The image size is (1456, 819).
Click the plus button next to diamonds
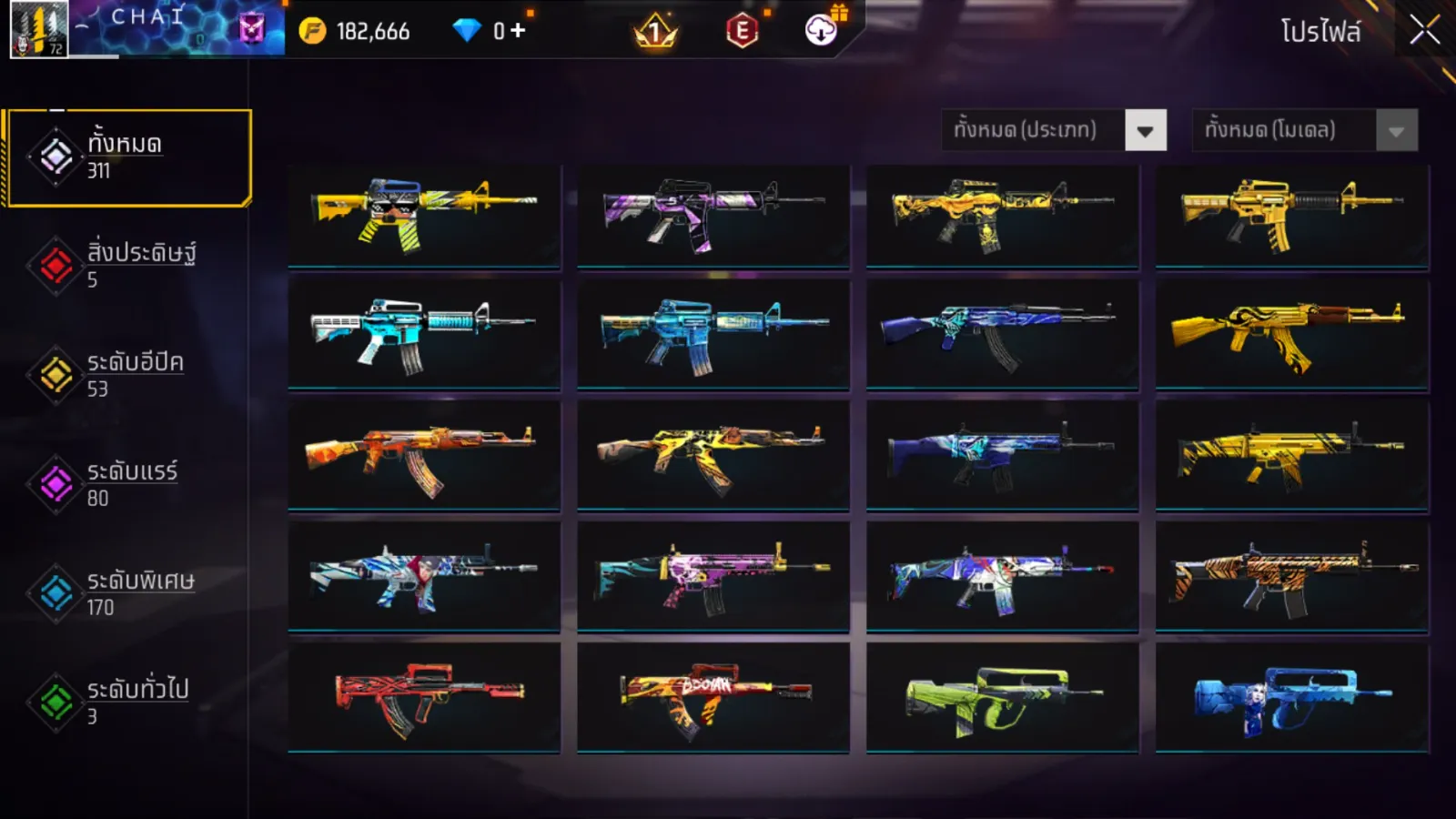518,31
